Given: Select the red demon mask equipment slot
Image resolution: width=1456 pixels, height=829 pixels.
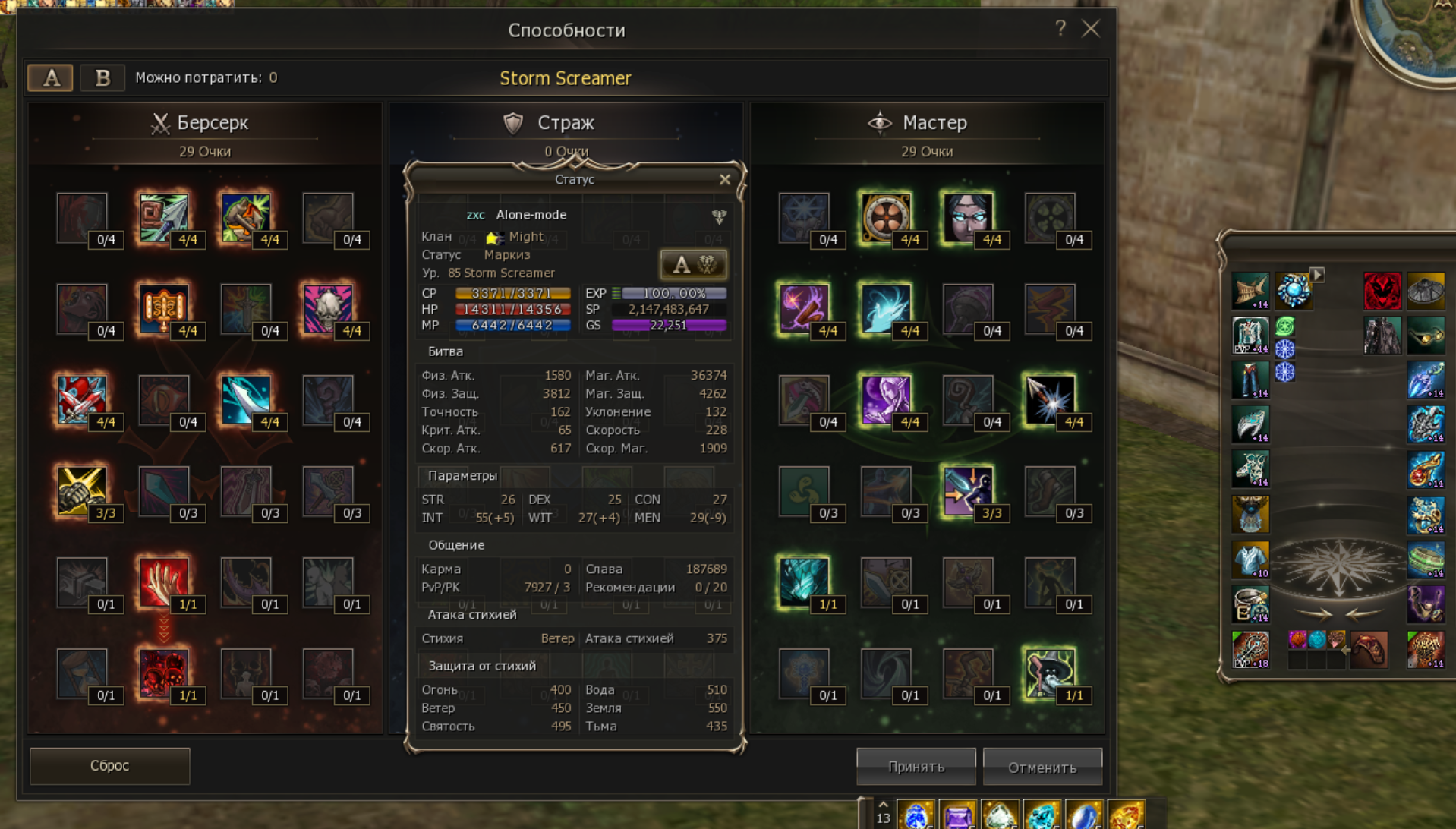Looking at the screenshot, I should coord(1382,291).
